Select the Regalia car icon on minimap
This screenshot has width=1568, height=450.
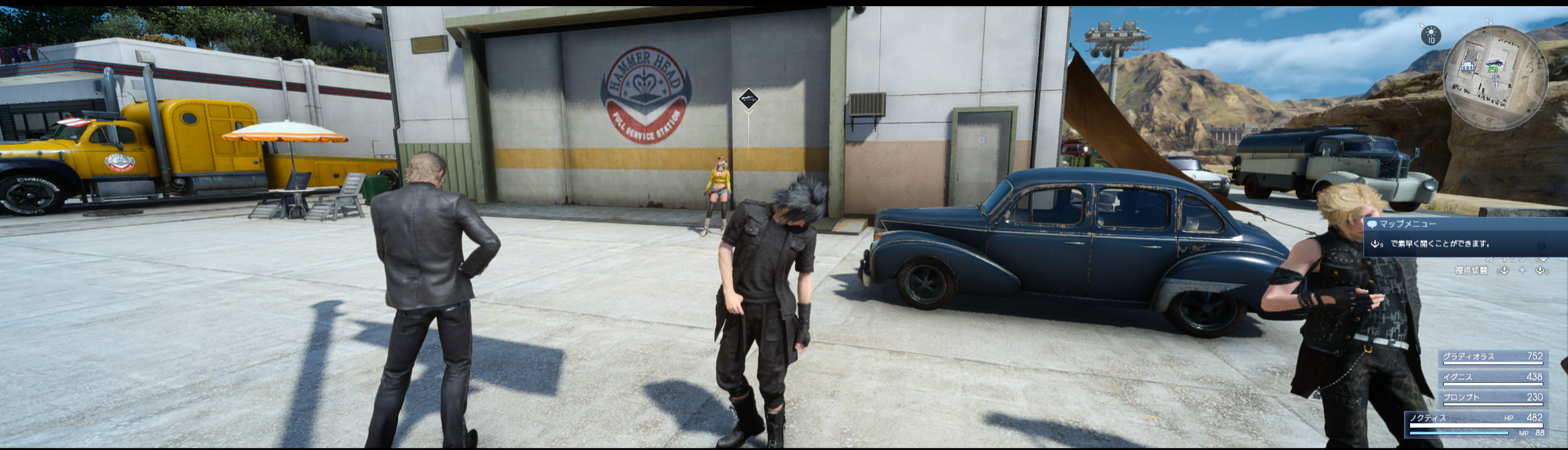pyautogui.click(x=1494, y=63)
